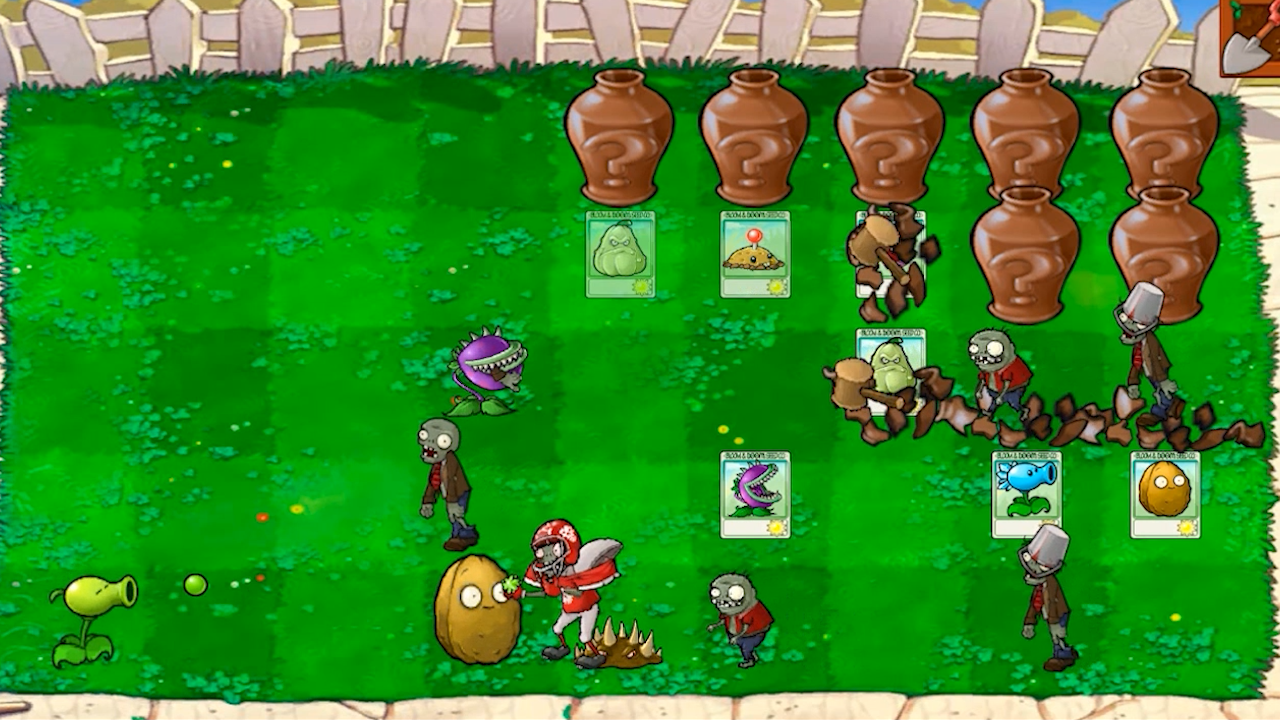Smash the vase above the Potato Mine packet
This screenshot has width=1280, height=720.
pos(757,135)
